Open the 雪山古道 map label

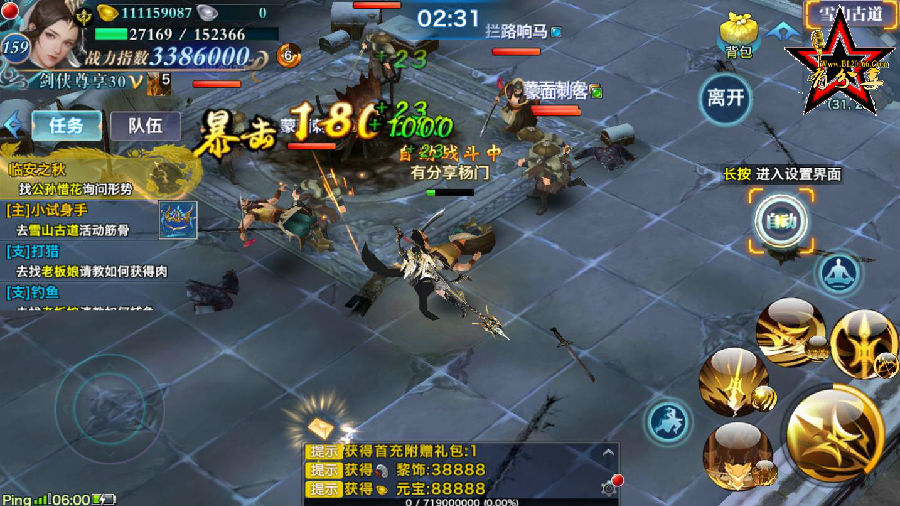(x=848, y=13)
